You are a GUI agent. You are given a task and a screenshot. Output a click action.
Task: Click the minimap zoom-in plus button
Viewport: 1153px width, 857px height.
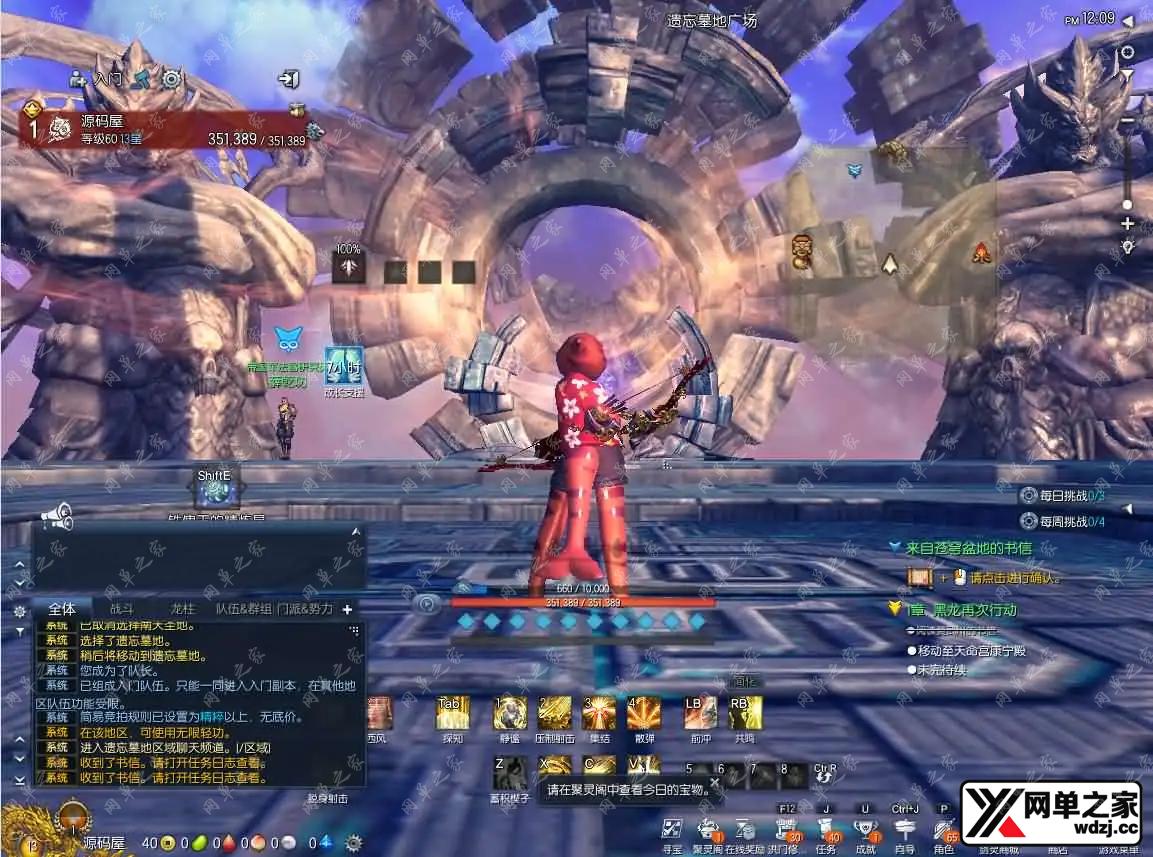click(1127, 223)
